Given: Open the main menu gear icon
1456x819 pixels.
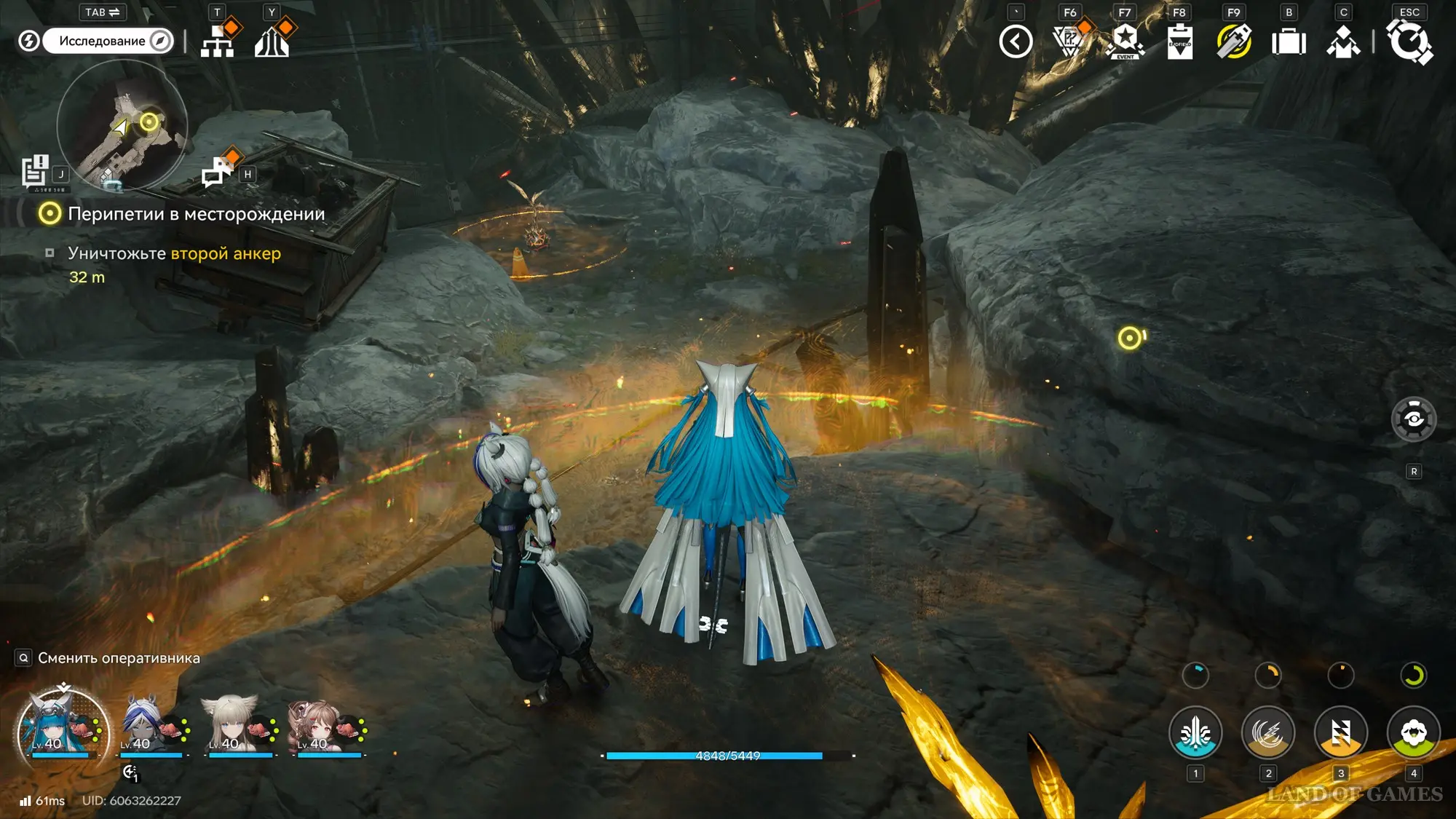Looking at the screenshot, I should click(x=1409, y=41).
